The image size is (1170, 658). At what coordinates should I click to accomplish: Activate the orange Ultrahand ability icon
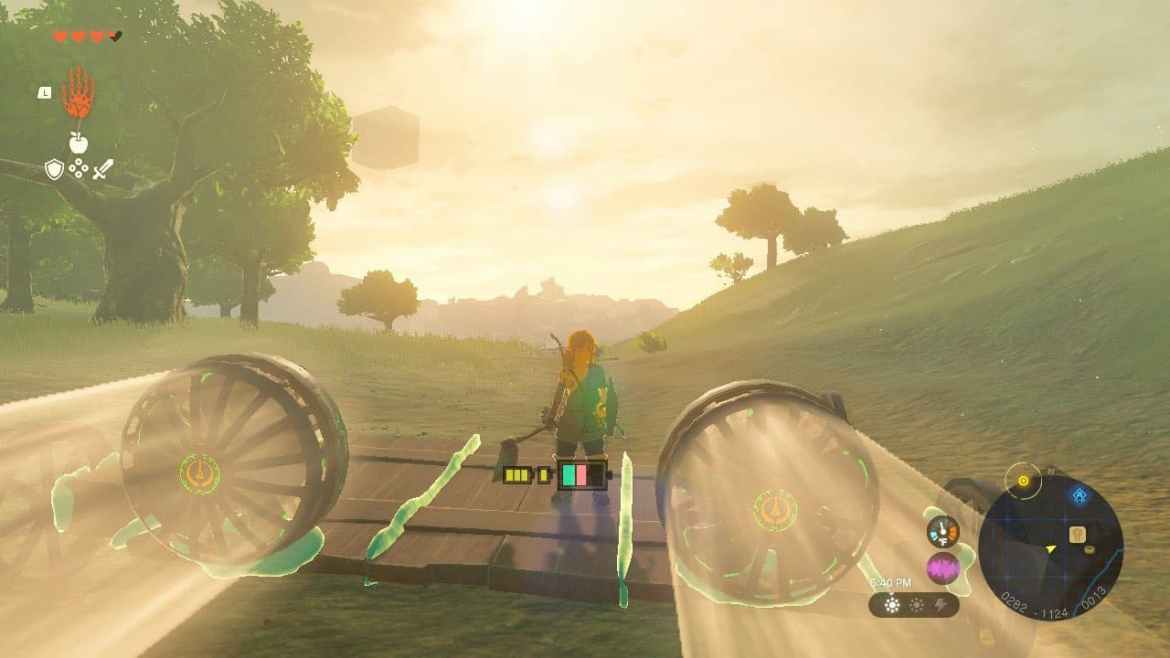point(78,95)
